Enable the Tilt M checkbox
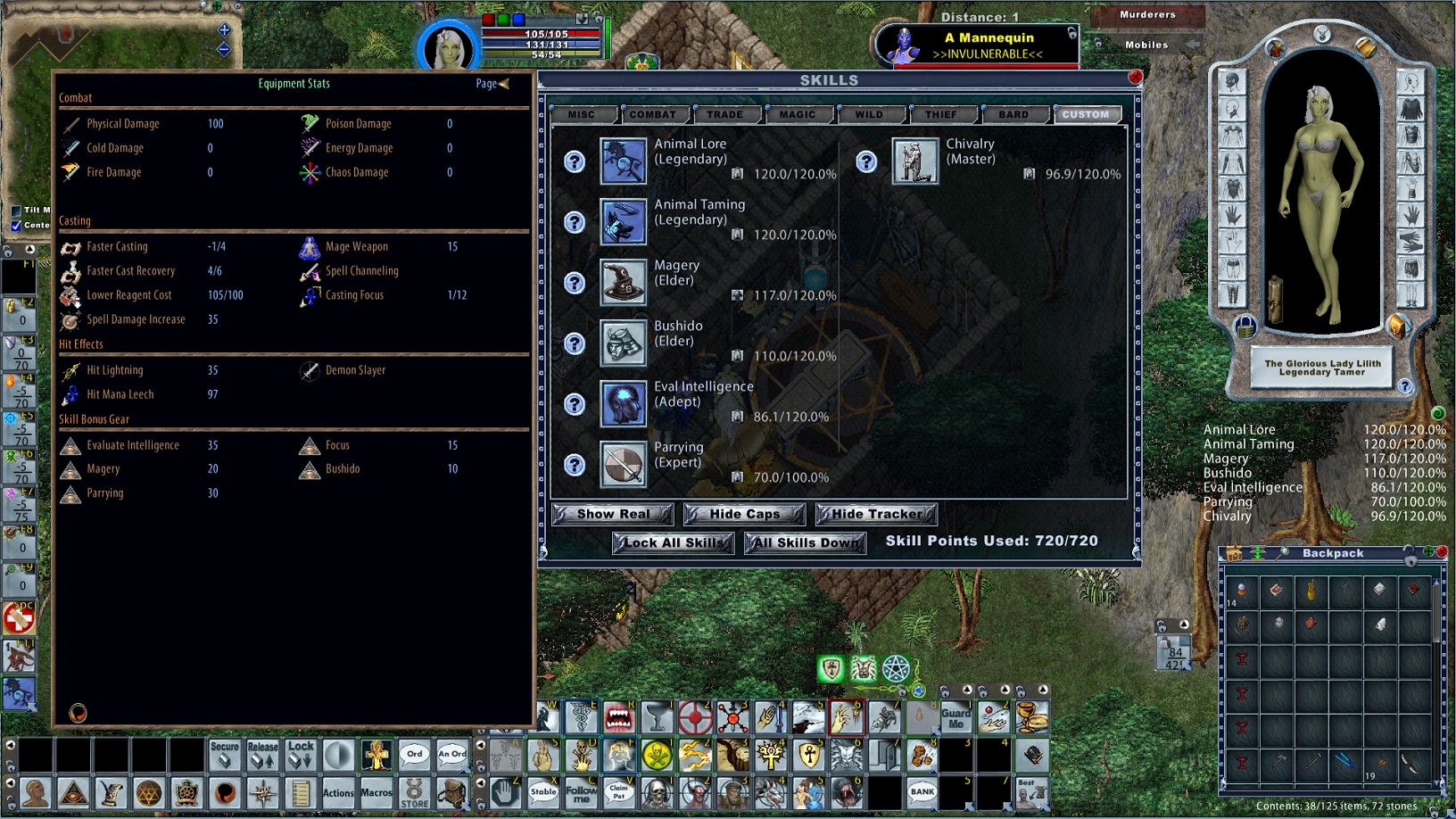This screenshot has height=819, width=1456. coord(15,211)
